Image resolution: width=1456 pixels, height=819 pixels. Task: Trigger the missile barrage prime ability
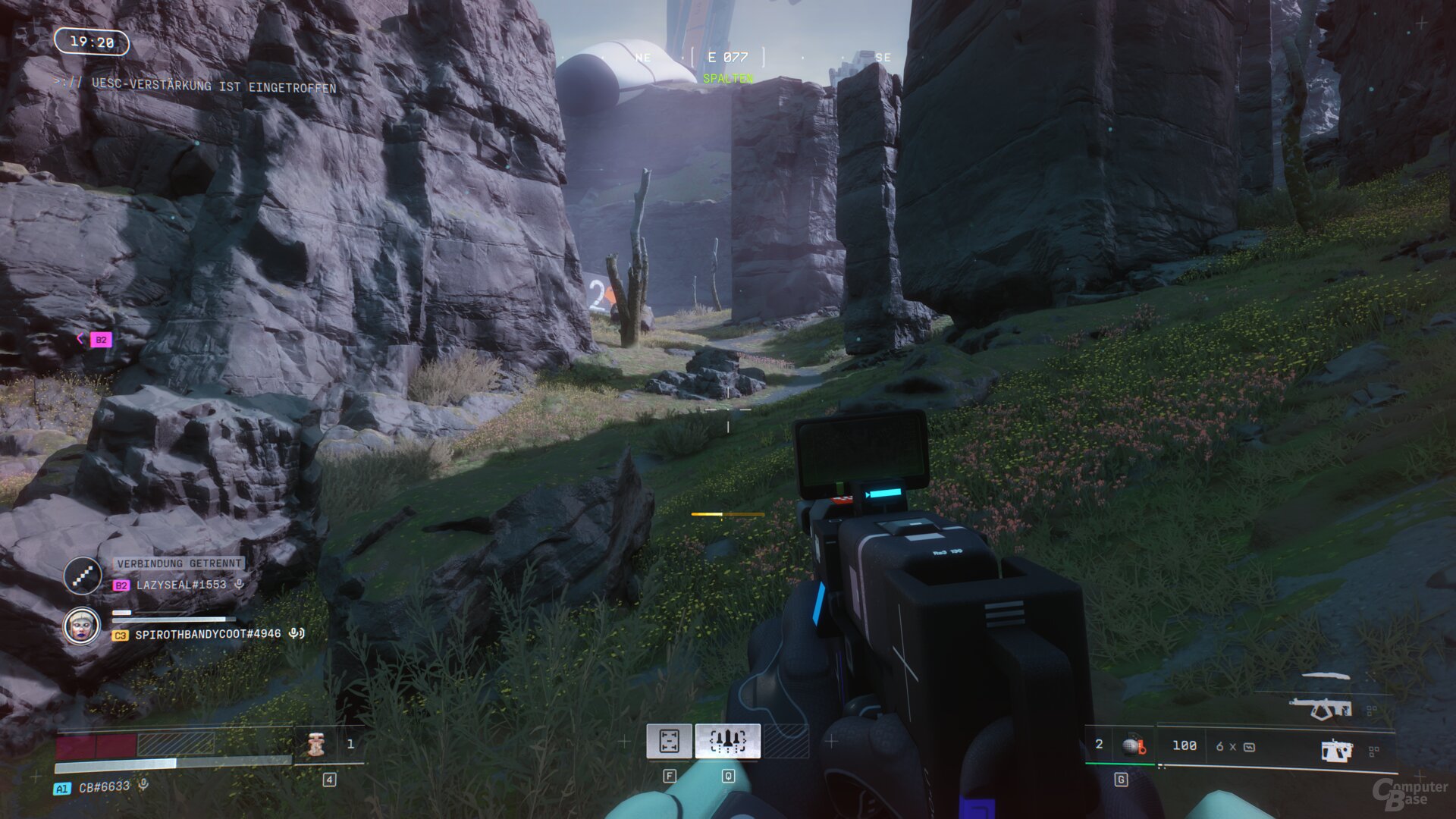coord(727,741)
